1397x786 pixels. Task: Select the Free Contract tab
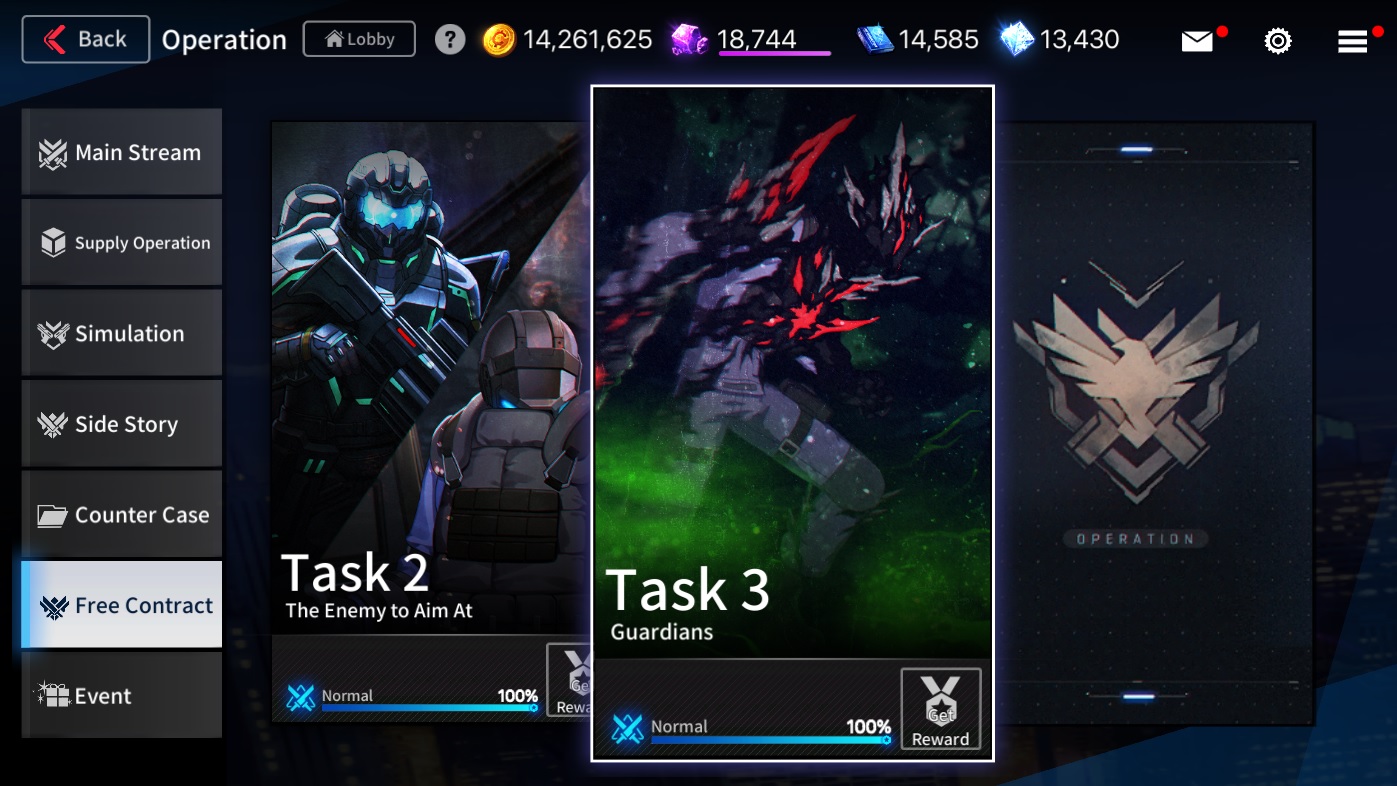122,605
